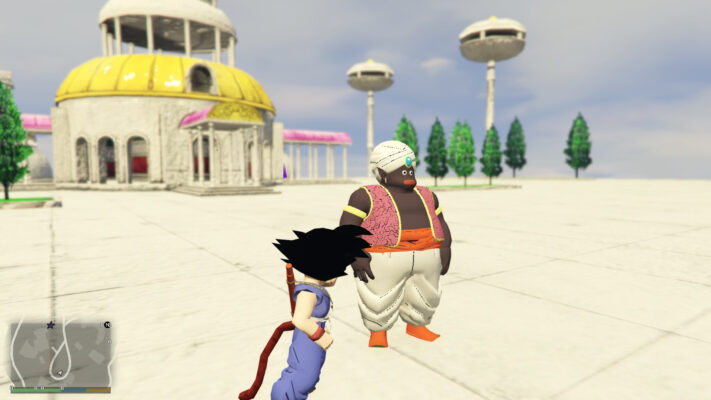Click the white player arrow on the minimap
The width and height of the screenshot is (711, 400).
point(60,375)
